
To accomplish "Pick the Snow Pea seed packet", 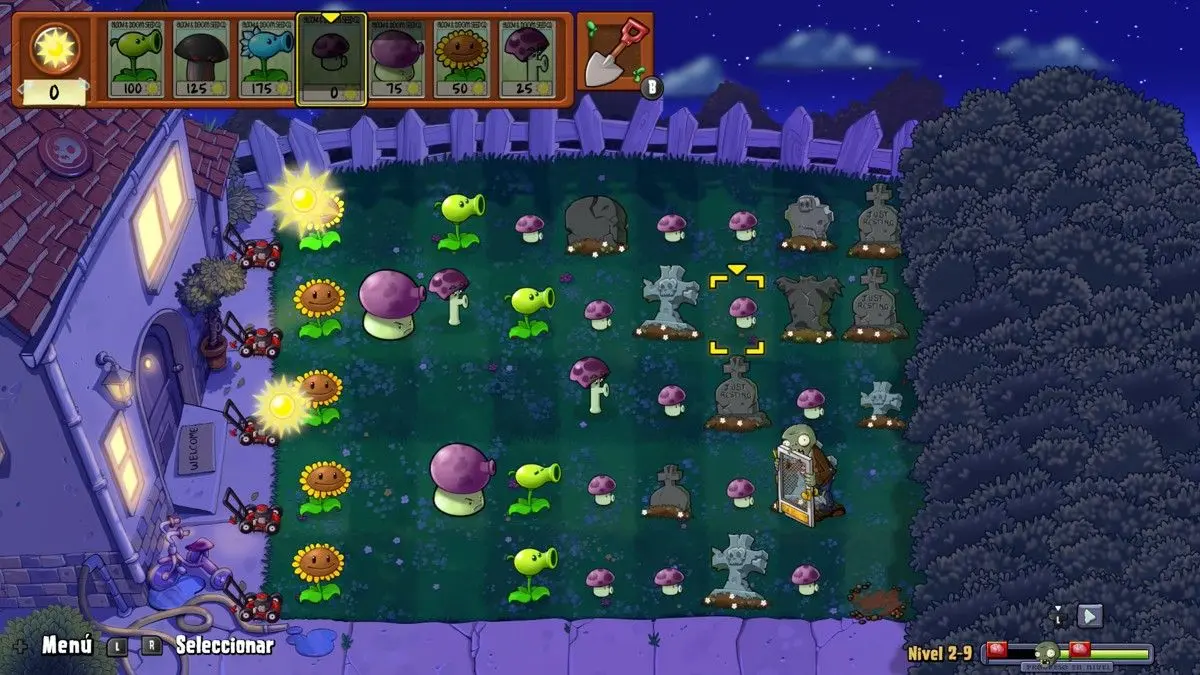I will pos(265,58).
